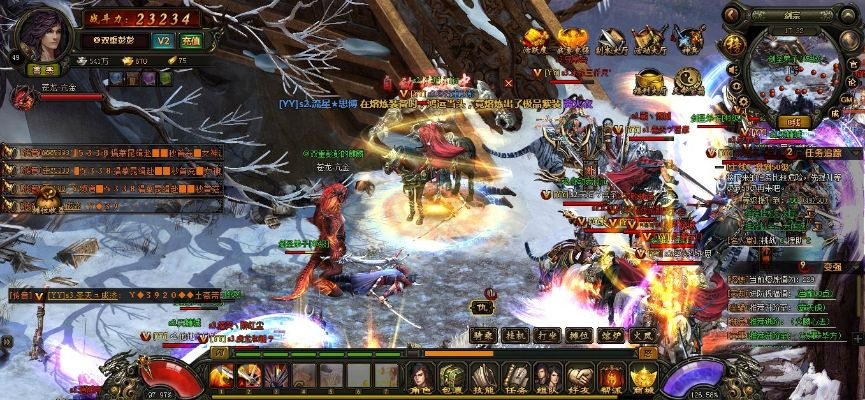The height and width of the screenshot is (400, 865).
Task: Open the 角色 character panel
Action: coord(420,378)
